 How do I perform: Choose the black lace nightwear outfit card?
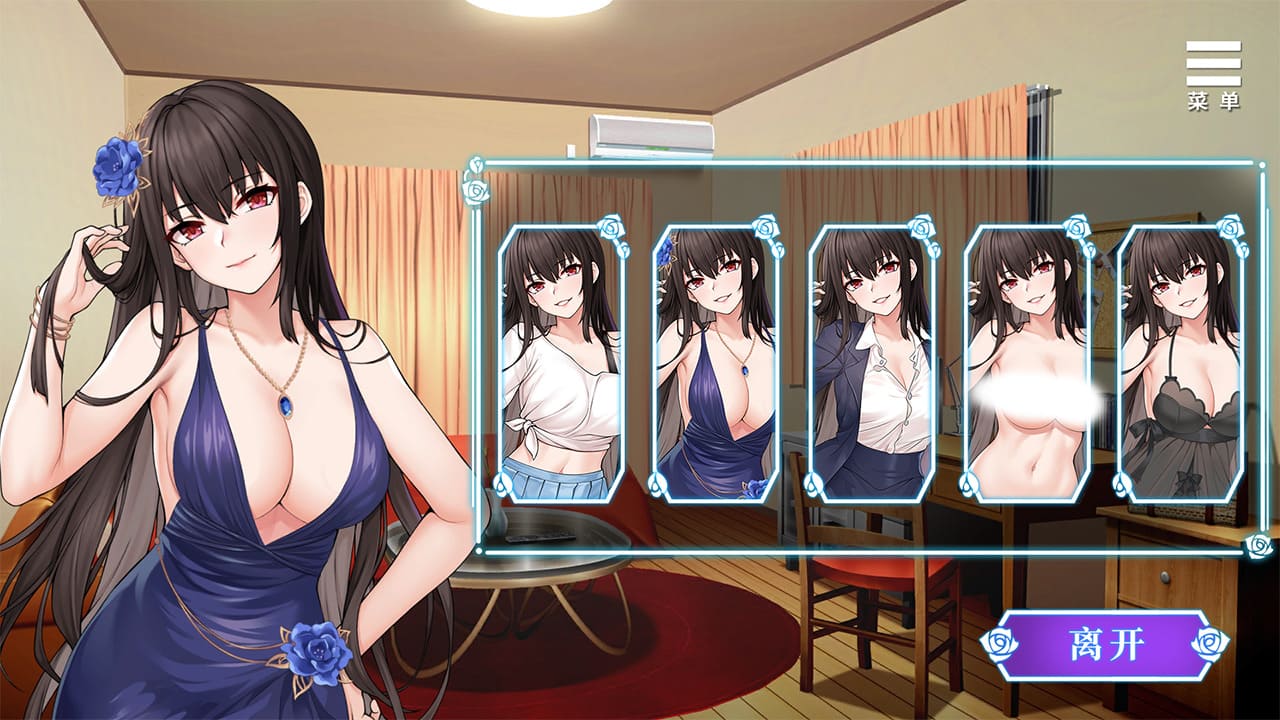[x=1181, y=363]
